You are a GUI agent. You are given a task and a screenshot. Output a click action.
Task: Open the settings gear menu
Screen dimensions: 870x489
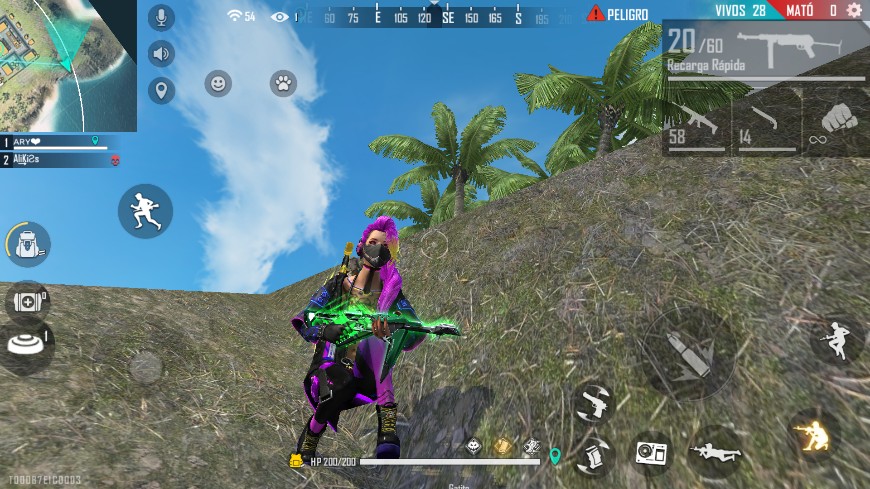[854, 11]
